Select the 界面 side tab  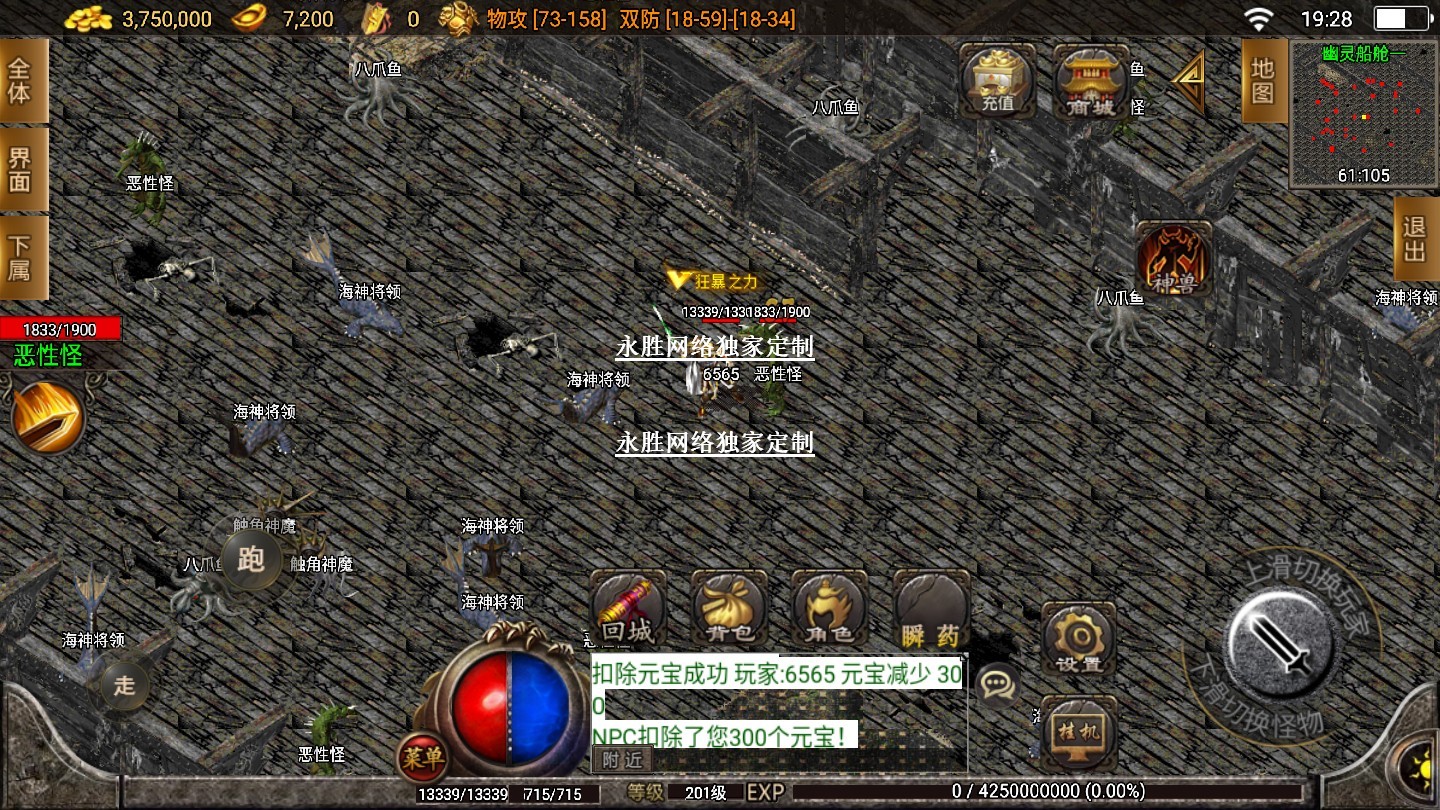22,169
